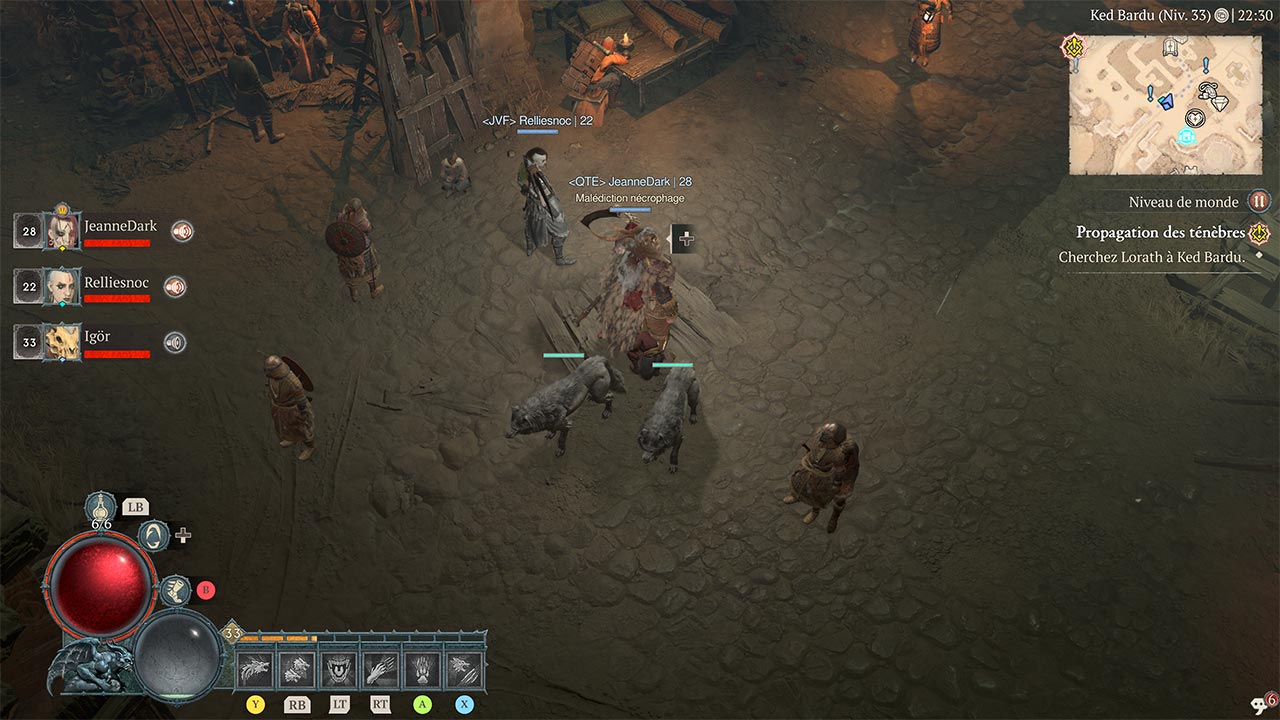
Task: Select Relliesnoc's party portrait
Action: click(x=64, y=286)
